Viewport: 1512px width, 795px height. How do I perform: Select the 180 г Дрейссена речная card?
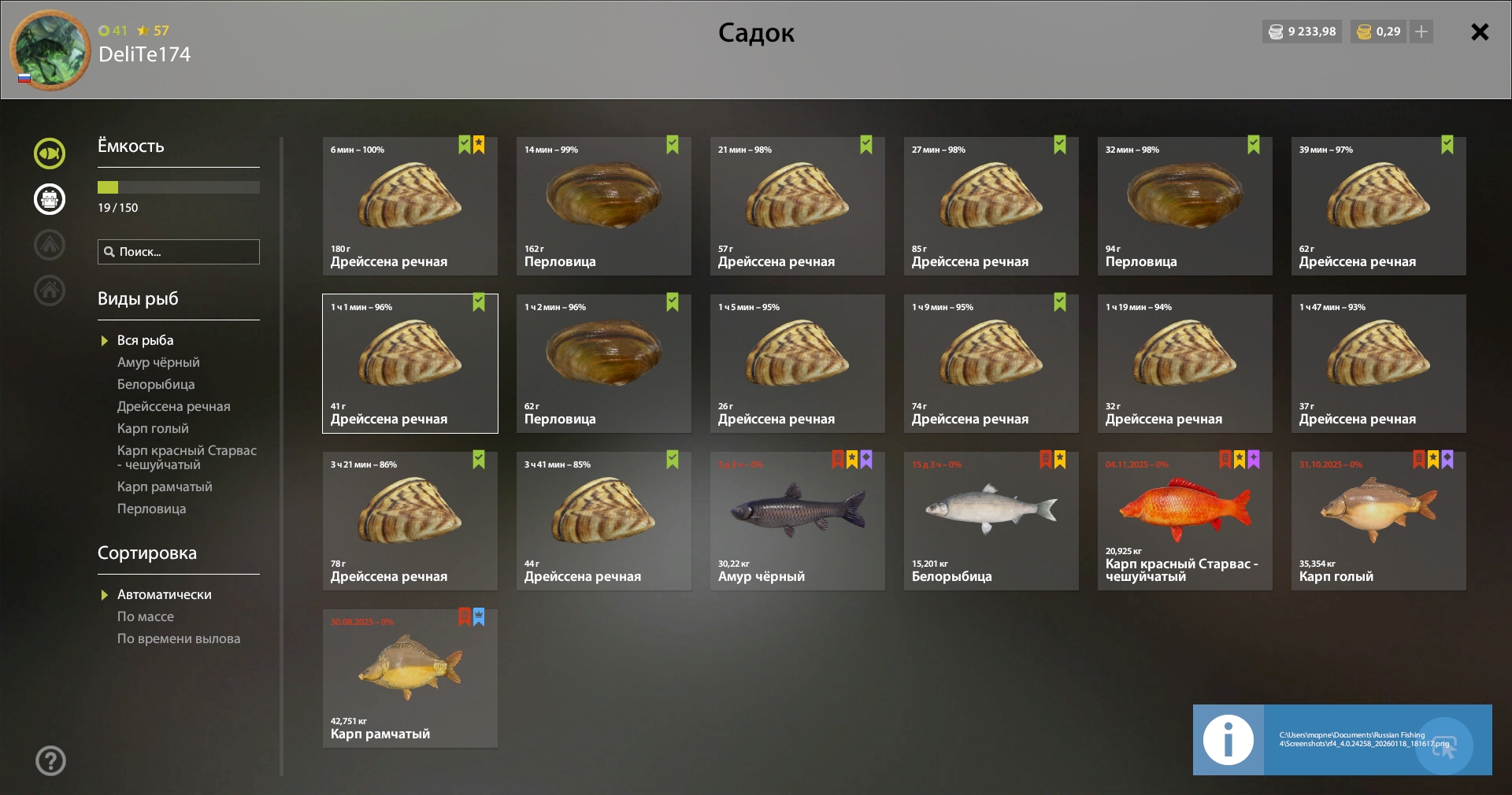point(409,206)
